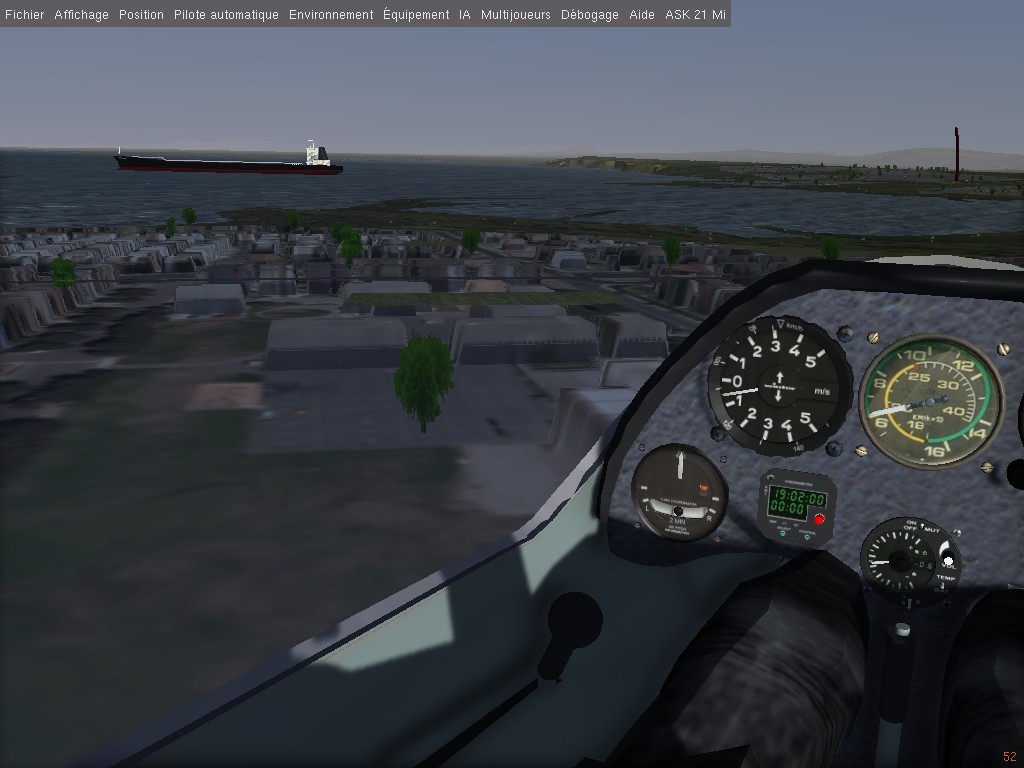
Task: Open the ASK 21 Mi aircraft menu
Action: pos(695,15)
